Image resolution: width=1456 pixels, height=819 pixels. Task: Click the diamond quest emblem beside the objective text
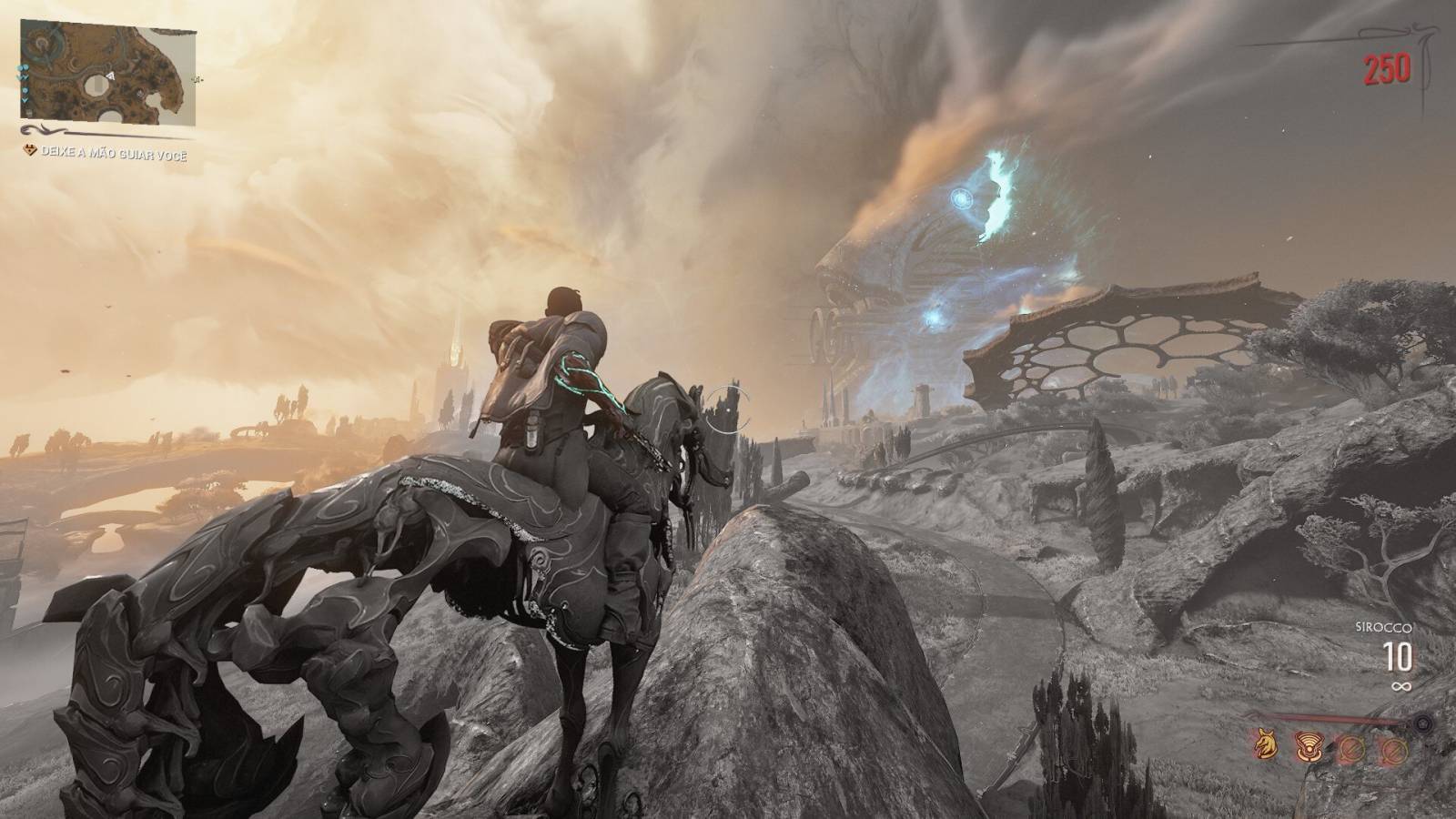tap(29, 149)
